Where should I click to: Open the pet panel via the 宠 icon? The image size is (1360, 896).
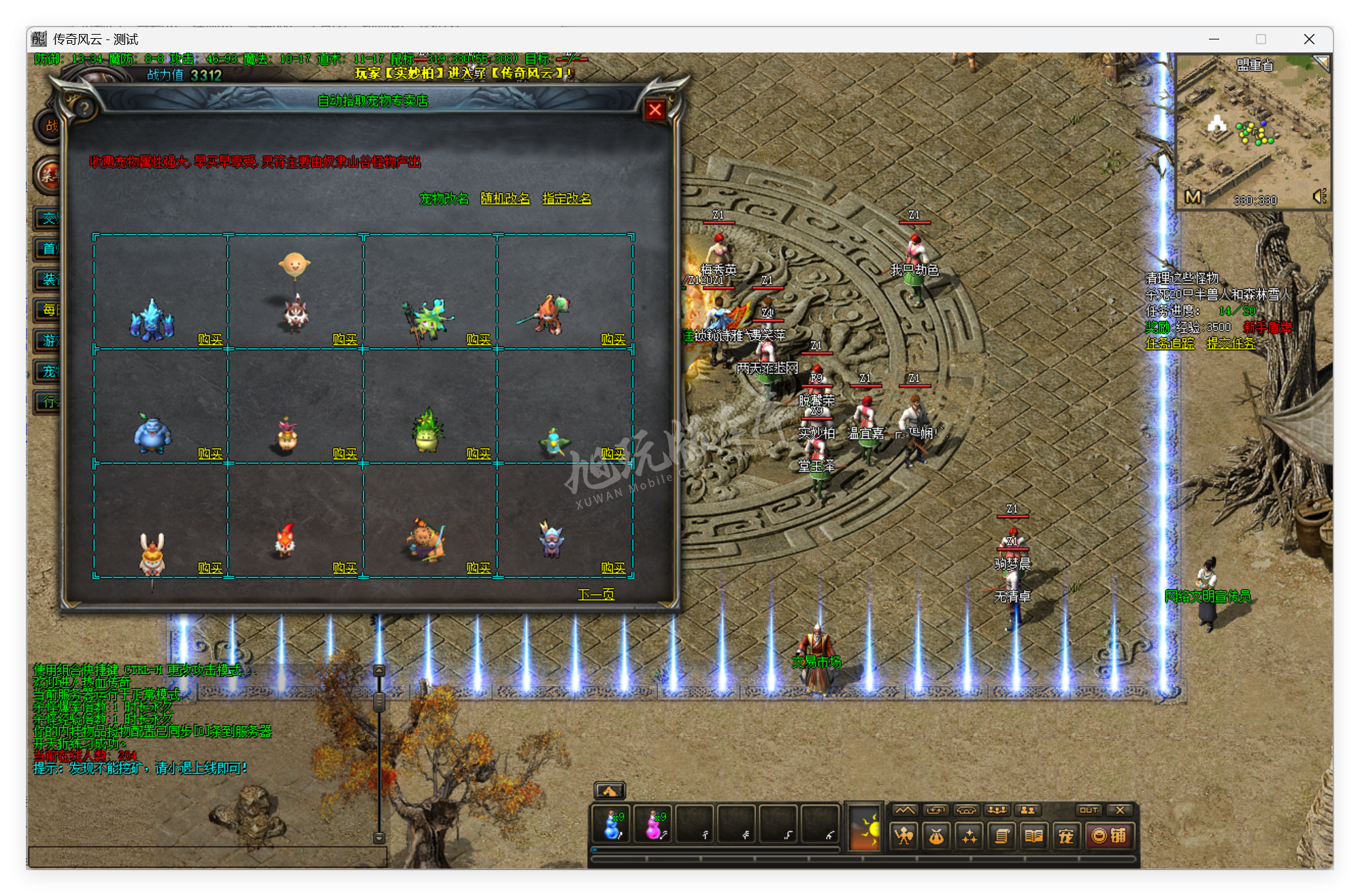[1066, 836]
